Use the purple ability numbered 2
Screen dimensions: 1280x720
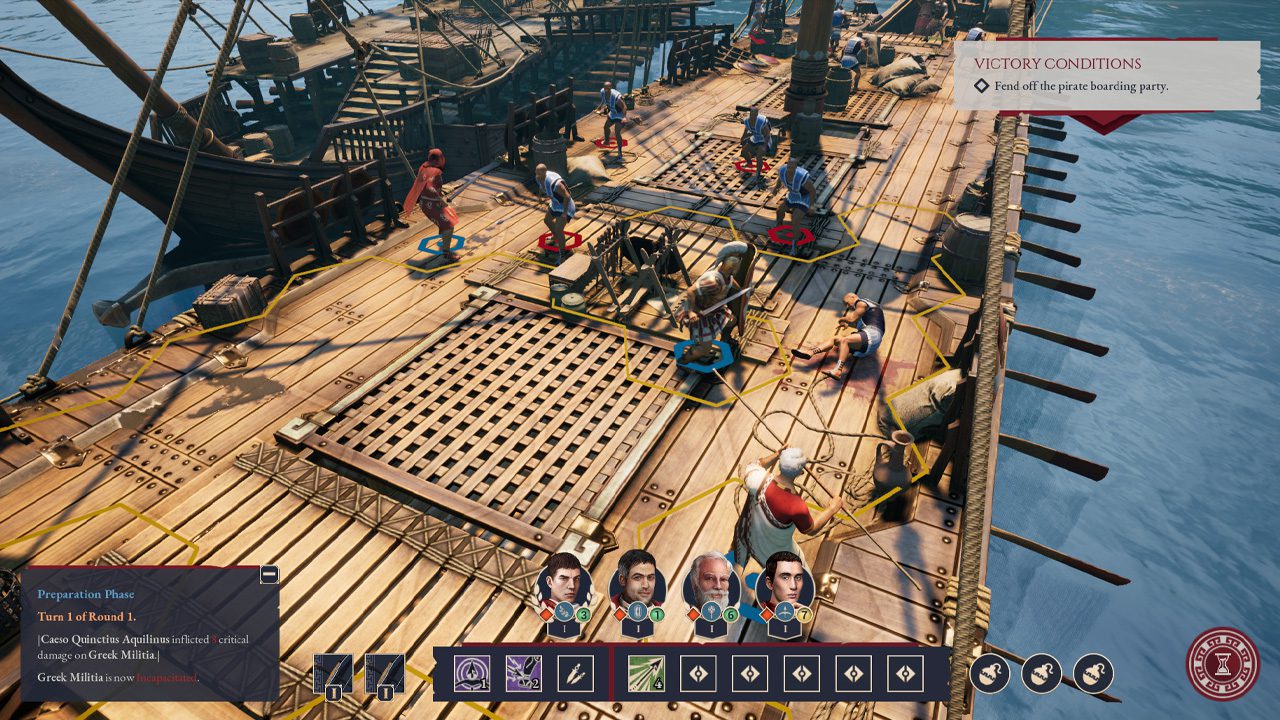pos(523,673)
